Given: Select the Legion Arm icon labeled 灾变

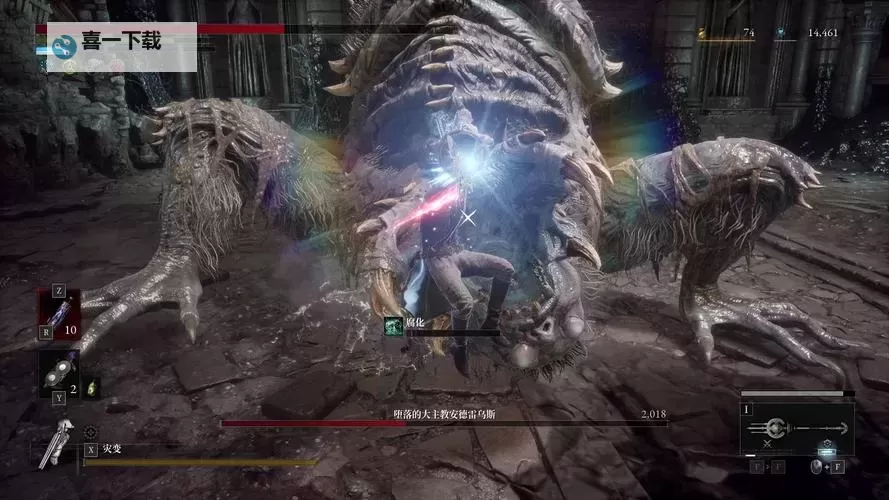Looking at the screenshot, I should (x=58, y=442).
